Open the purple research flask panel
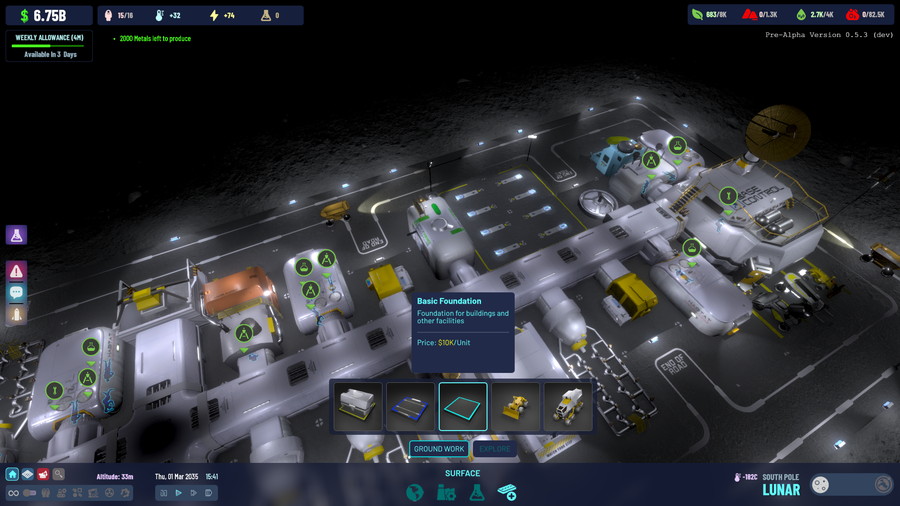 point(16,235)
